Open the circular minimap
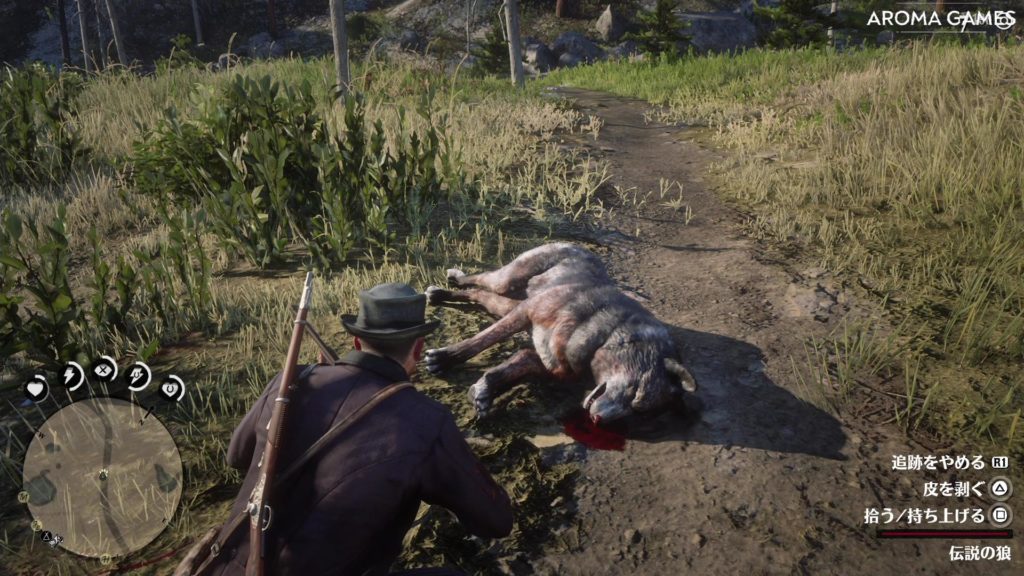 (x=102, y=477)
